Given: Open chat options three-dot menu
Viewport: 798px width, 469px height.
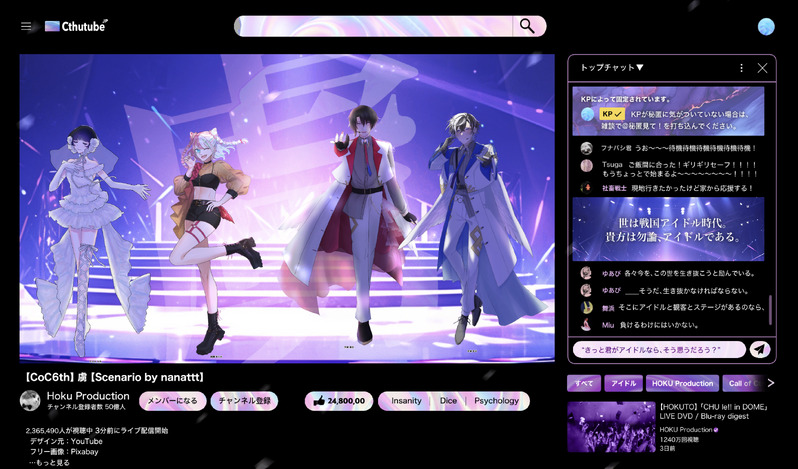Looking at the screenshot, I should tap(741, 68).
